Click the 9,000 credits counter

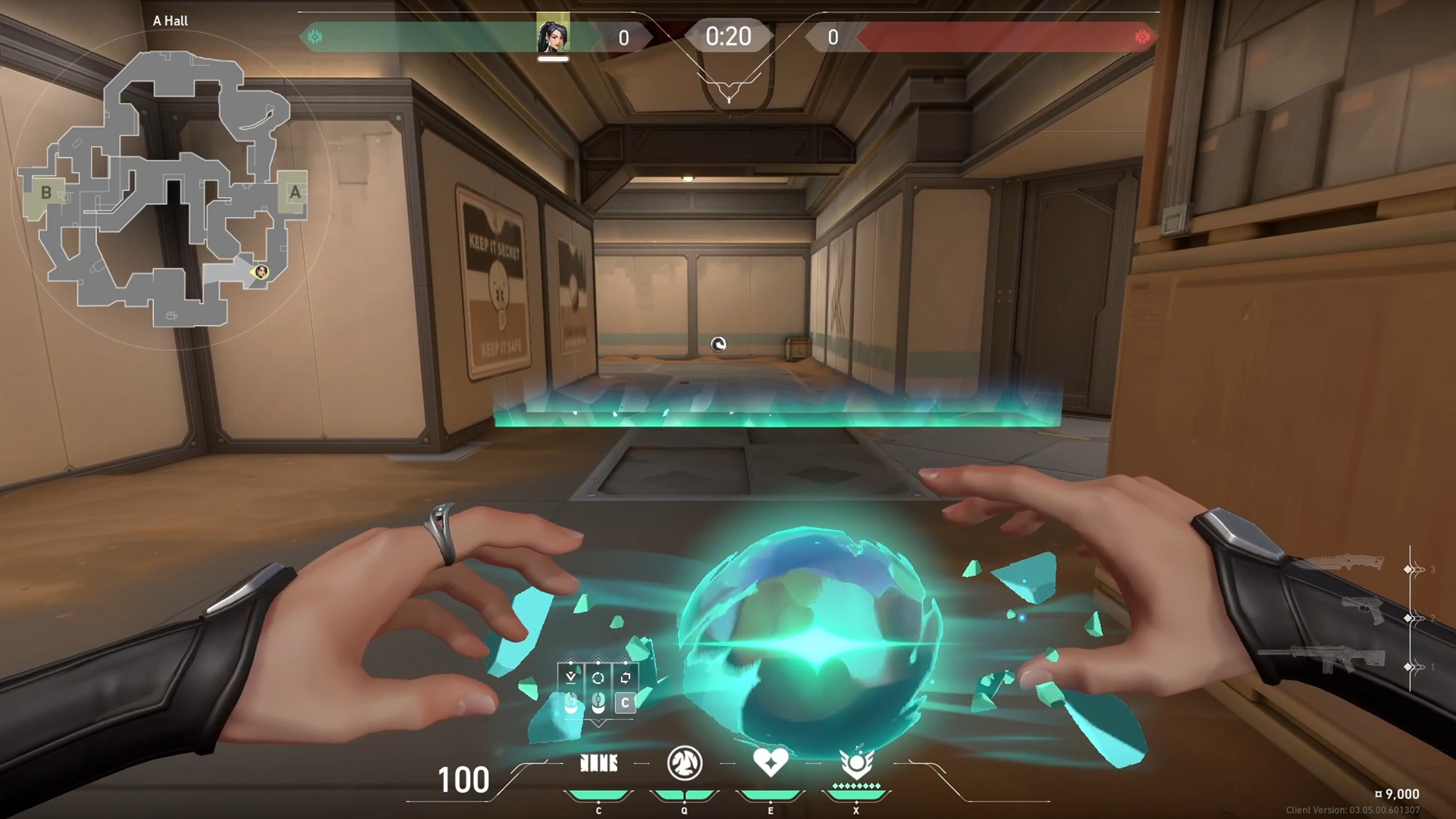tap(1399, 793)
